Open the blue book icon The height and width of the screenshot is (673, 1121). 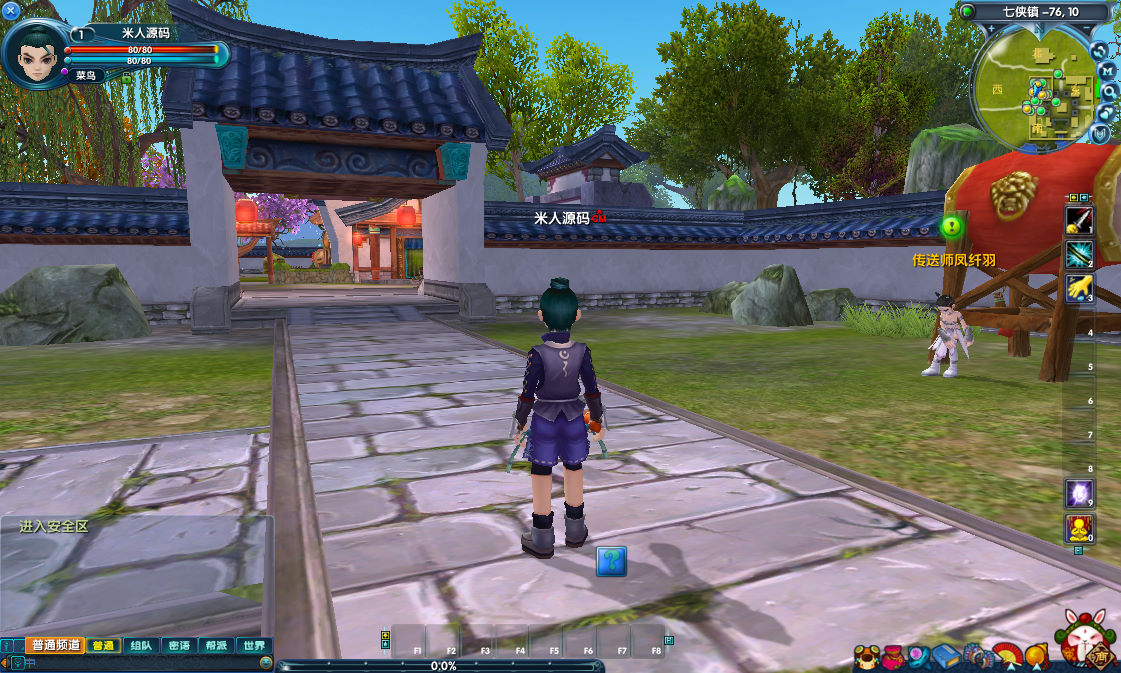[947, 657]
